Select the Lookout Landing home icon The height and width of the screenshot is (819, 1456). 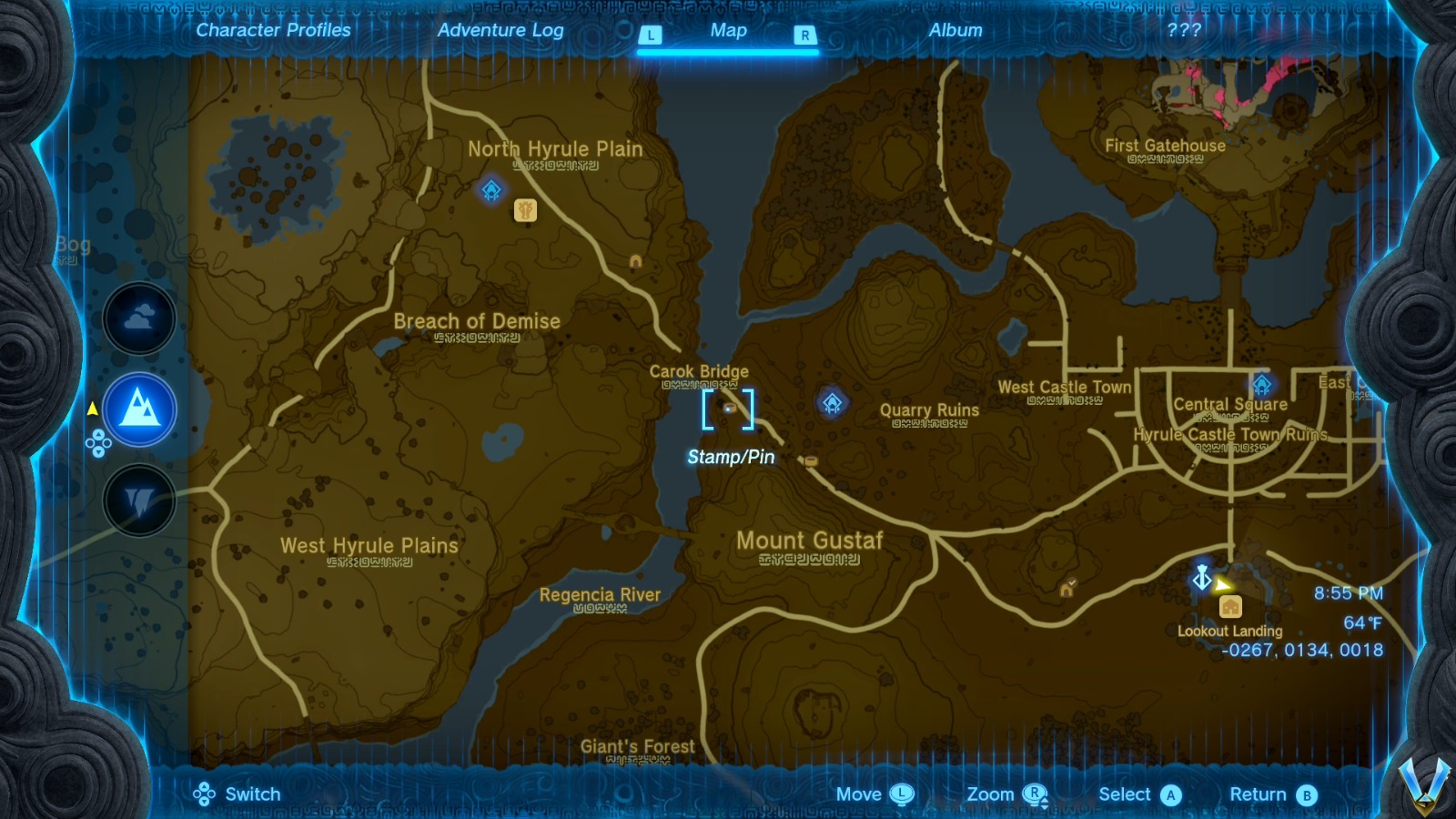[x=1230, y=605]
